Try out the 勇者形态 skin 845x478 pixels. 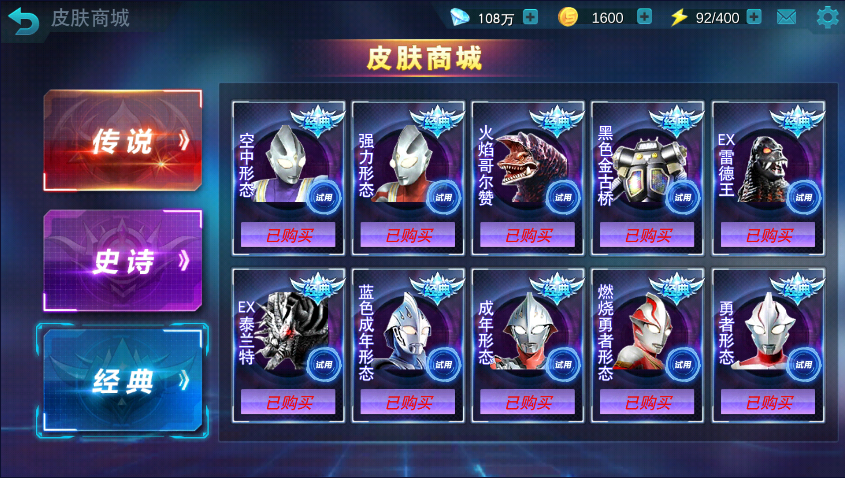tap(803, 365)
